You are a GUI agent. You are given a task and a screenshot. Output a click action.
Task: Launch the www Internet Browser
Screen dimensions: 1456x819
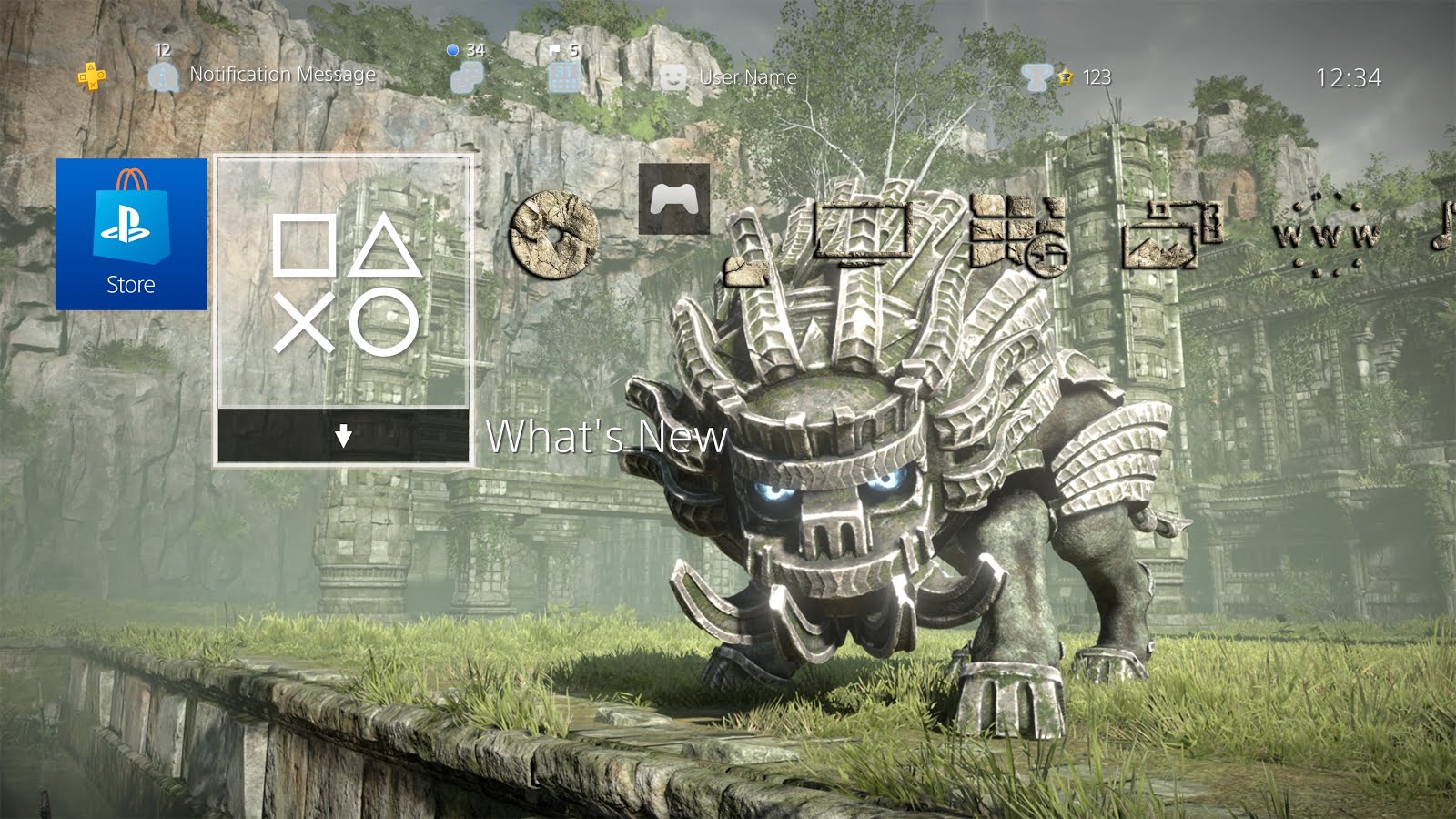coord(1326,236)
